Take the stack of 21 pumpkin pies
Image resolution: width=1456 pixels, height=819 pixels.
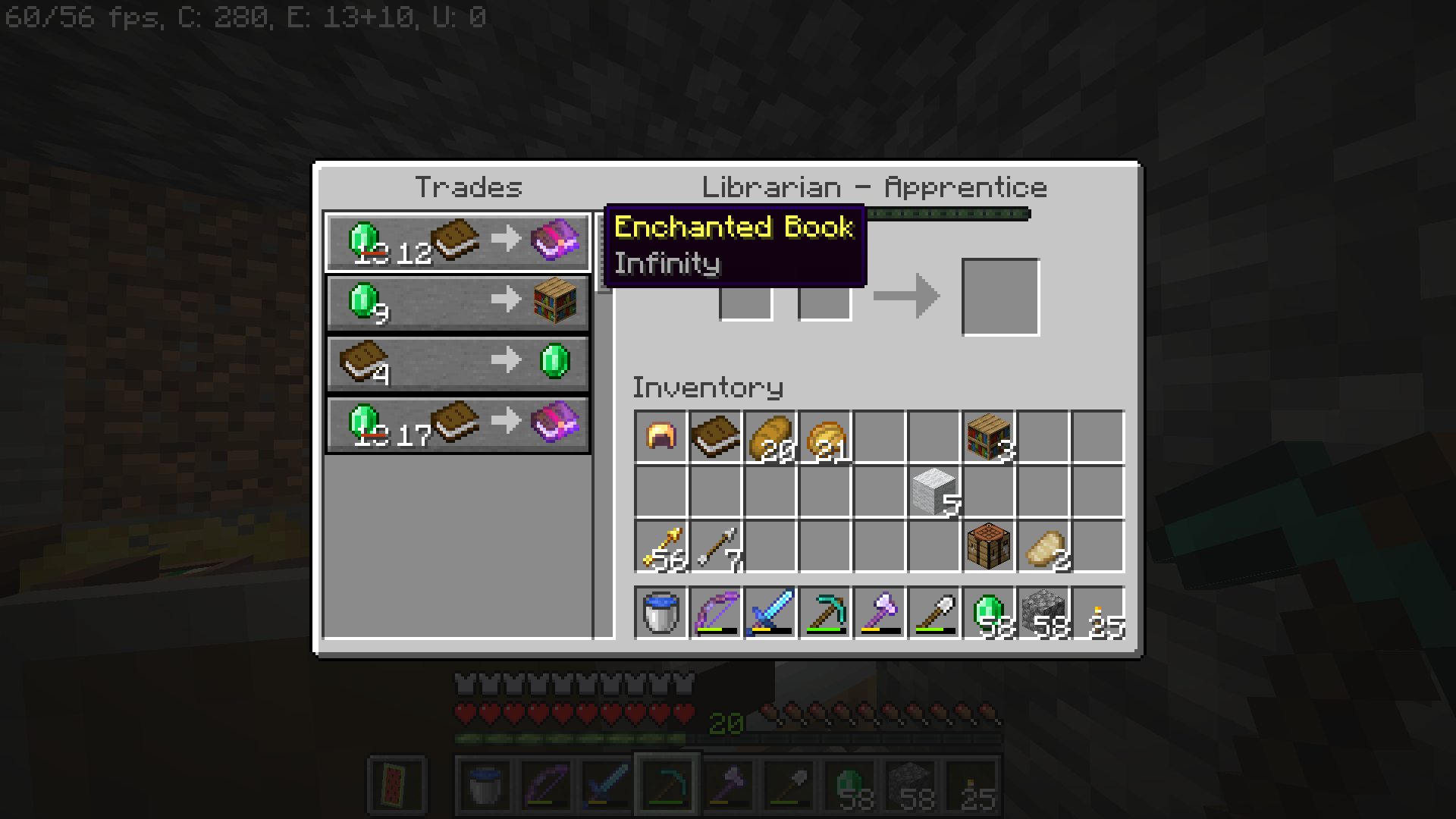pyautogui.click(x=825, y=437)
